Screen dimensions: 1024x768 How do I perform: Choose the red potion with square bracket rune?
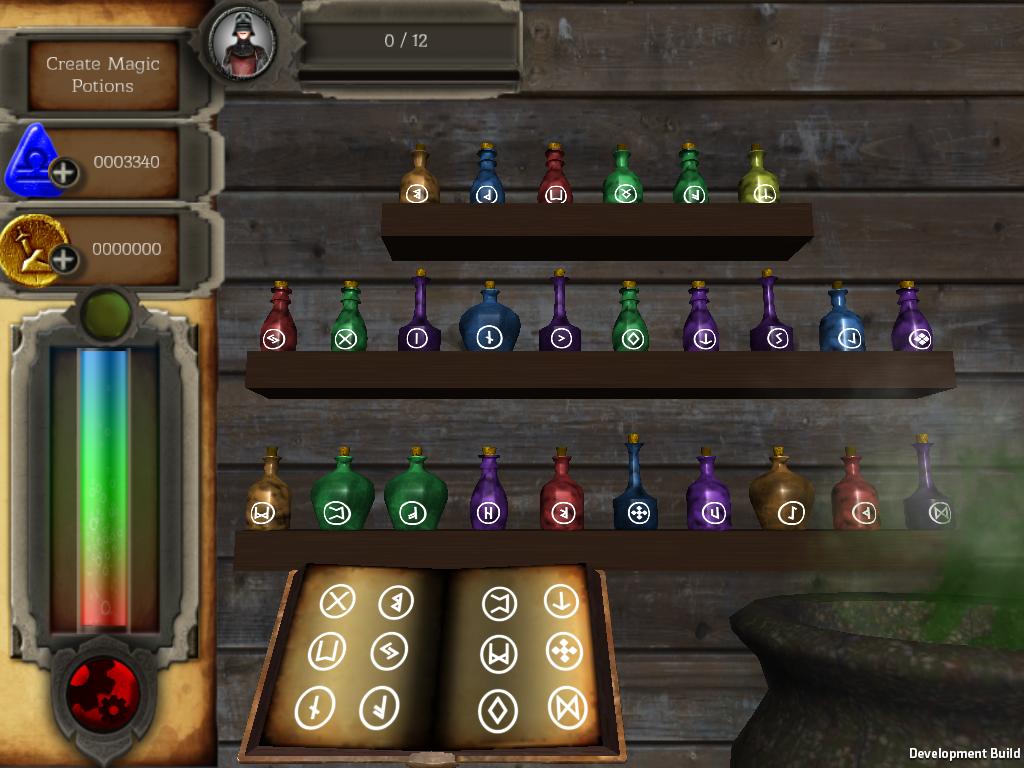[x=555, y=178]
